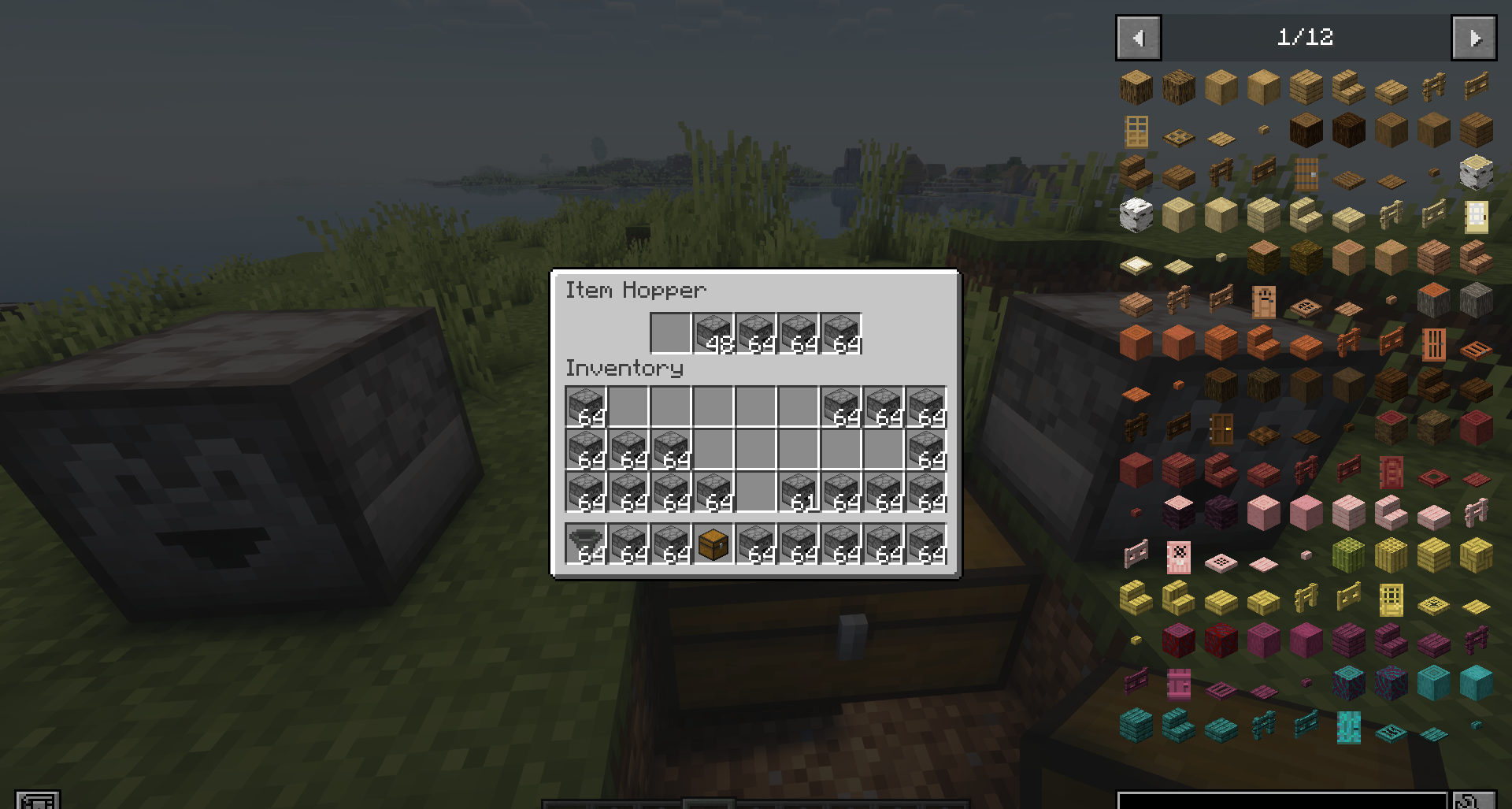Click the item list search box
The height and width of the screenshot is (809, 1512).
tap(1282, 800)
